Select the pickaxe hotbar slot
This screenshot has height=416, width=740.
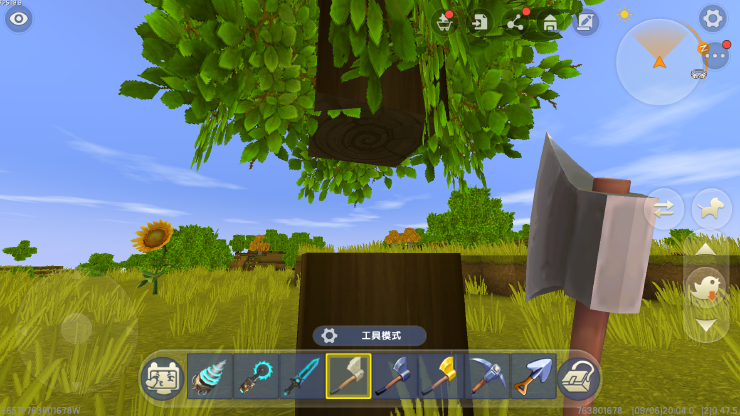pos(487,377)
